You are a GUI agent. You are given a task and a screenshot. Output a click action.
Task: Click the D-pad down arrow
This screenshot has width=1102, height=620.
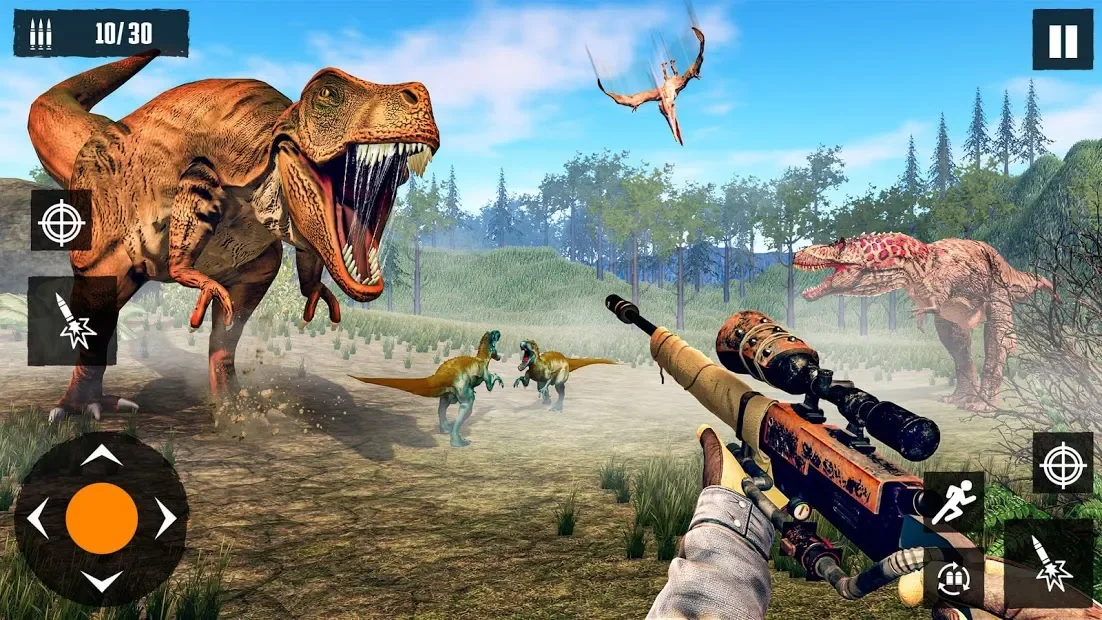(x=101, y=581)
